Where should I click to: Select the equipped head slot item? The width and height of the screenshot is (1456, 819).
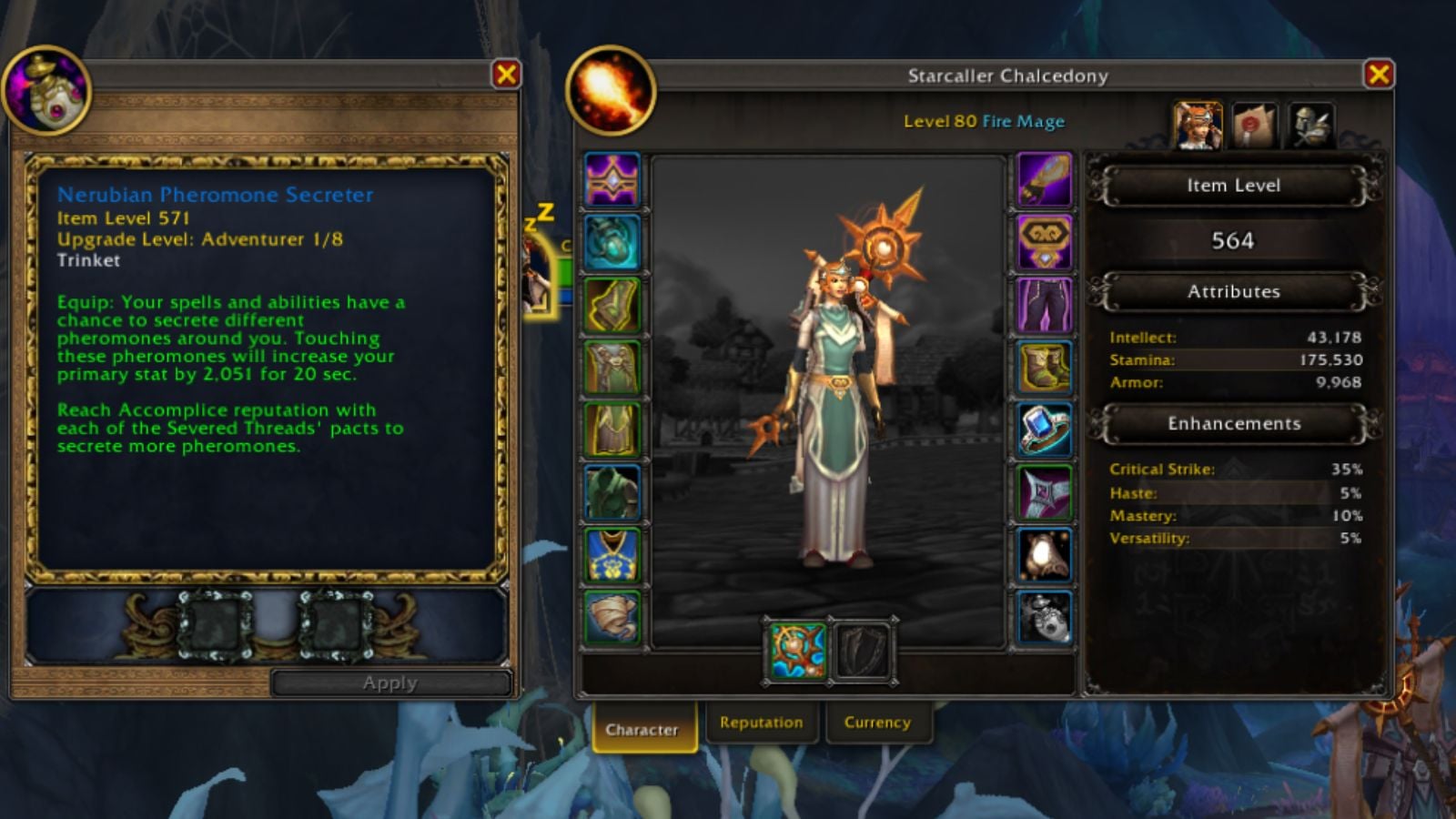tap(612, 179)
